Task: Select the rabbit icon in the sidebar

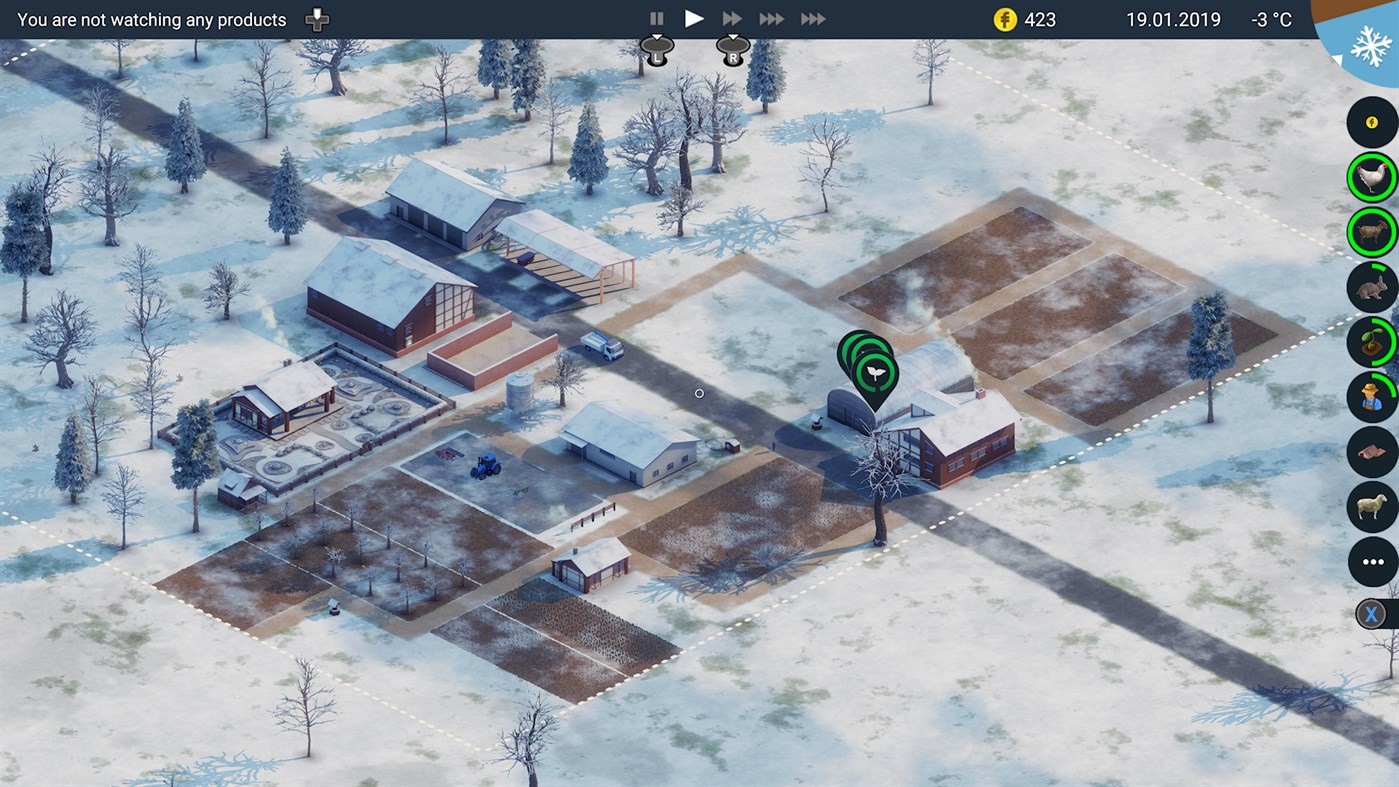Action: (1371, 287)
